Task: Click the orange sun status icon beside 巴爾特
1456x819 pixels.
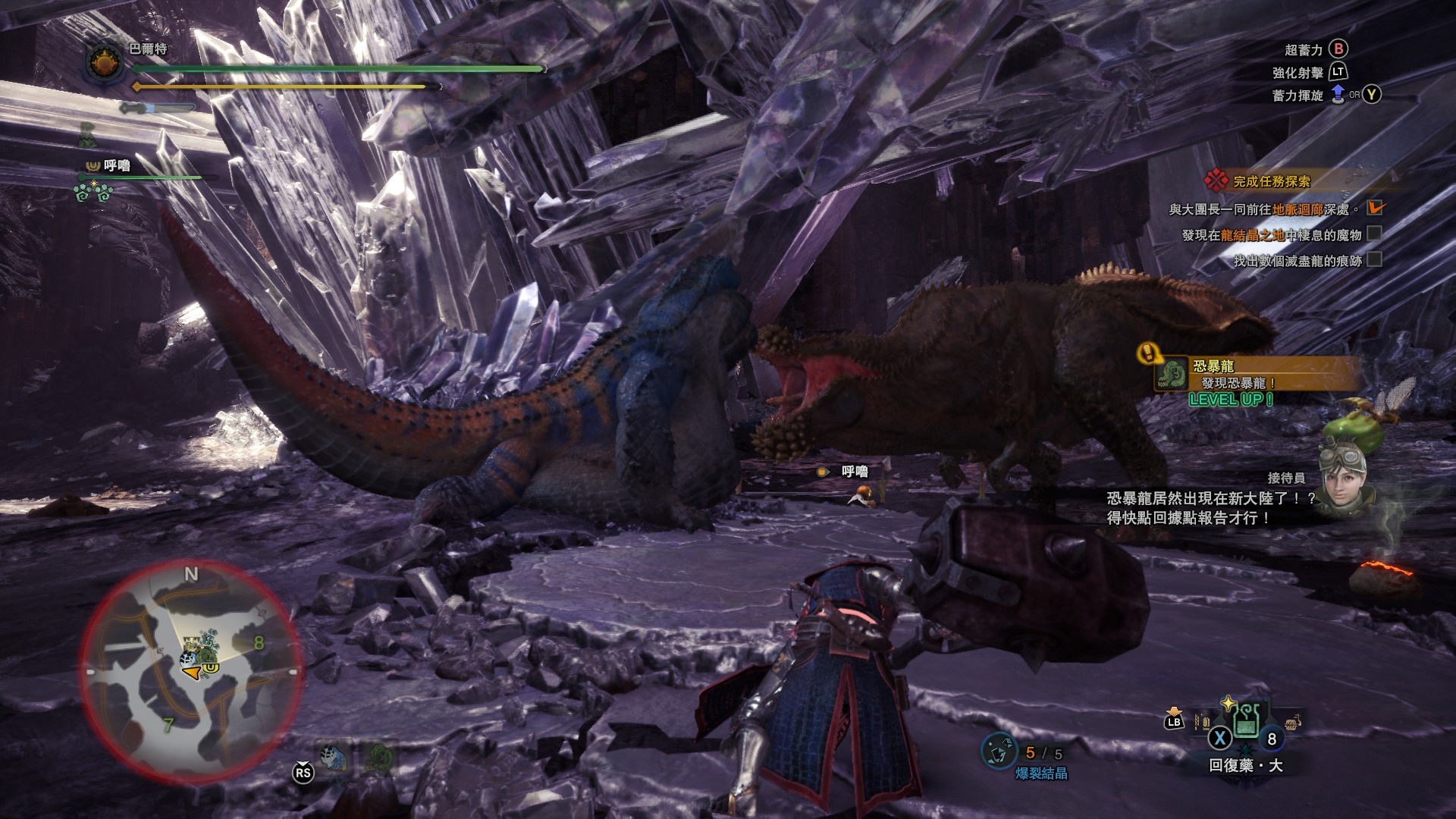Action: click(x=105, y=62)
